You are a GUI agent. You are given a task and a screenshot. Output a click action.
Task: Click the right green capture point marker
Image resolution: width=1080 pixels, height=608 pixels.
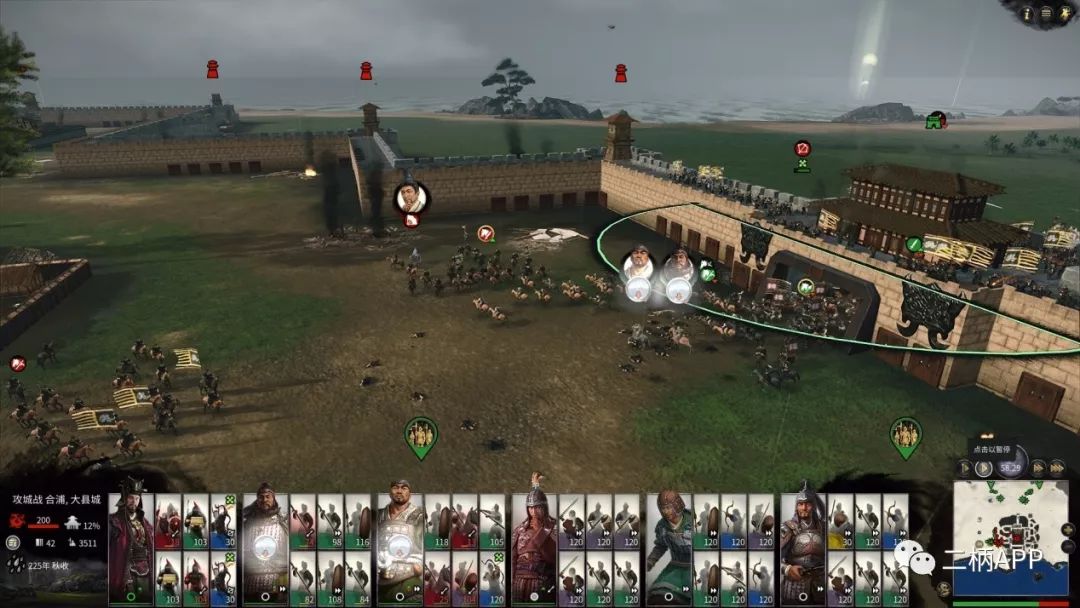pyautogui.click(x=905, y=436)
